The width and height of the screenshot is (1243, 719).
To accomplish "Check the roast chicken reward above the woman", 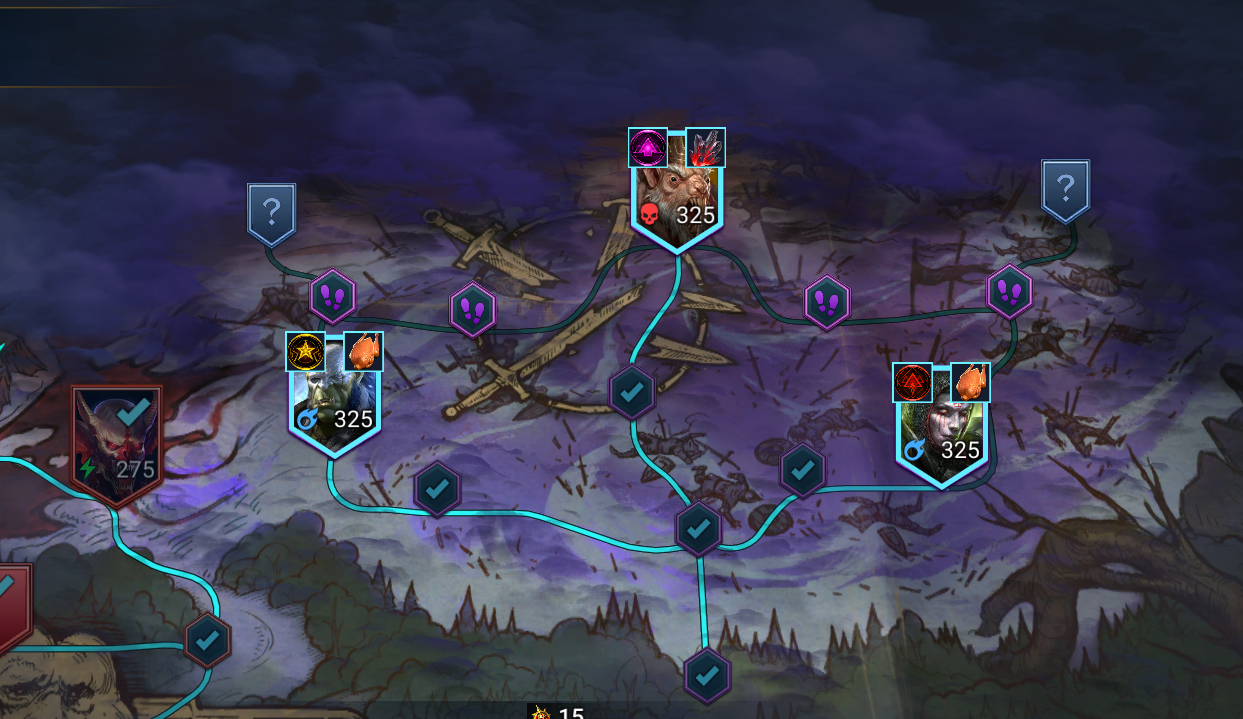I will (970, 382).
